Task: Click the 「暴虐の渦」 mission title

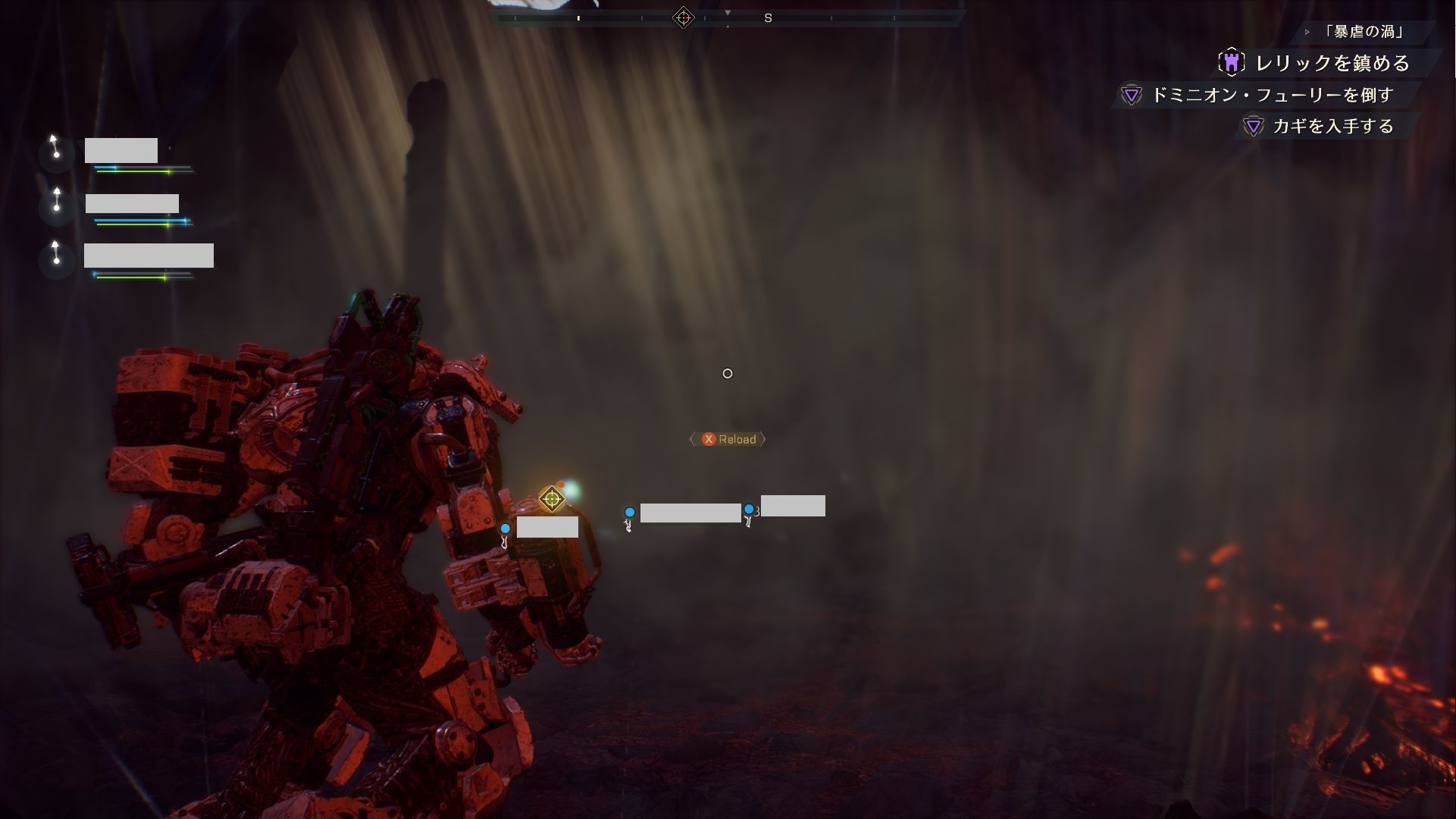Action: (1364, 32)
